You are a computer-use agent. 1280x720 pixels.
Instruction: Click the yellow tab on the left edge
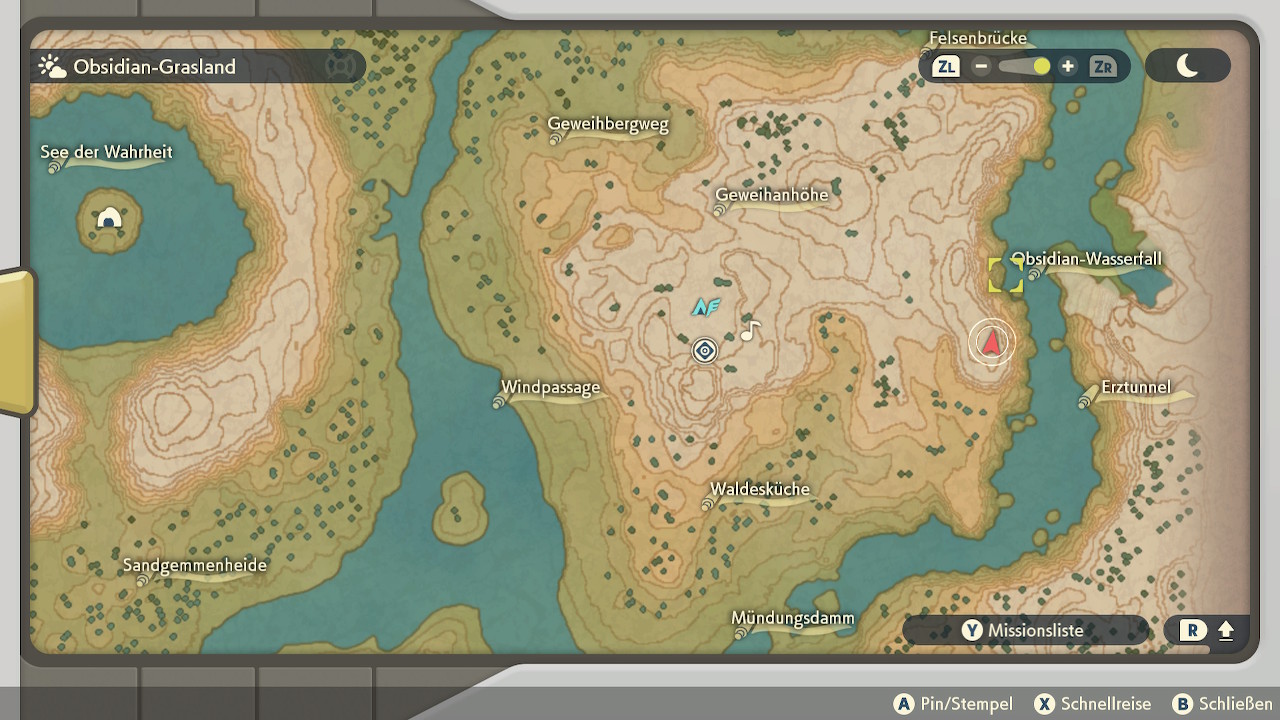[16, 340]
